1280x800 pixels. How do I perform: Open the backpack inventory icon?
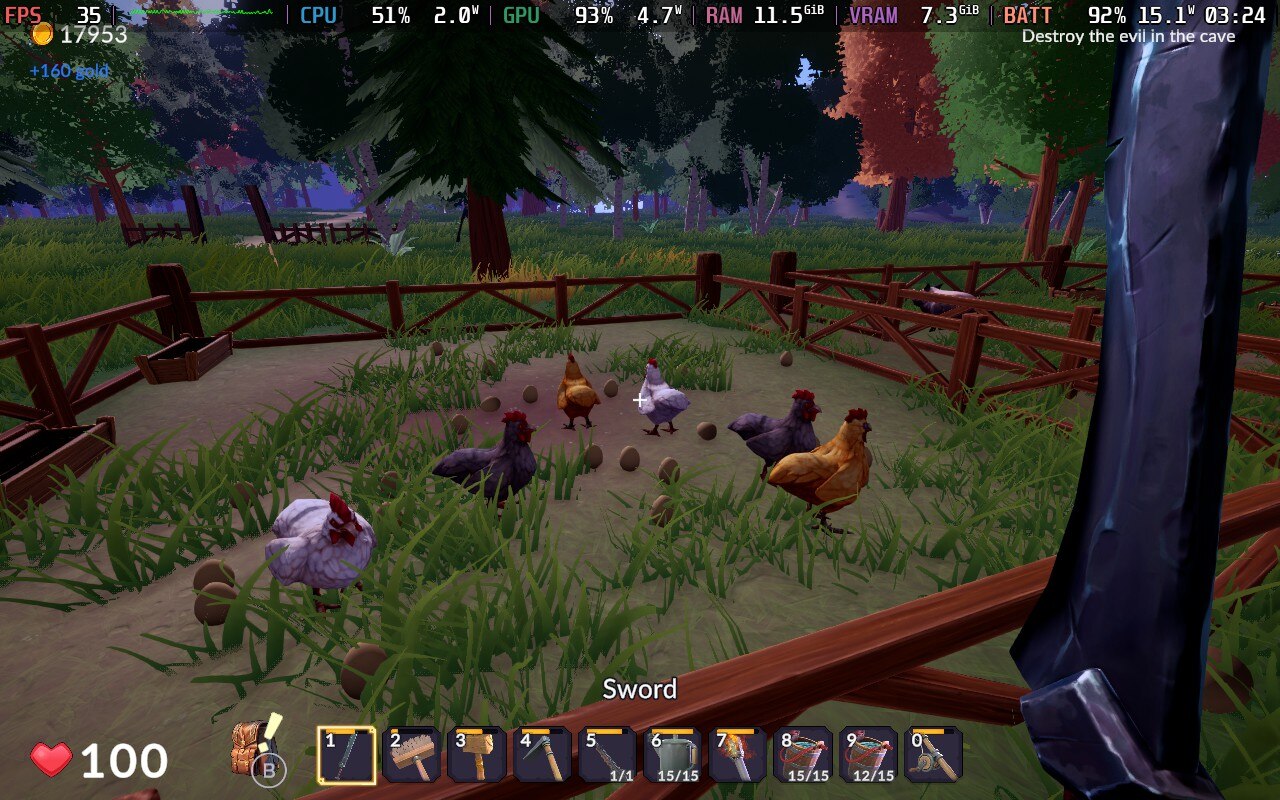pos(256,747)
